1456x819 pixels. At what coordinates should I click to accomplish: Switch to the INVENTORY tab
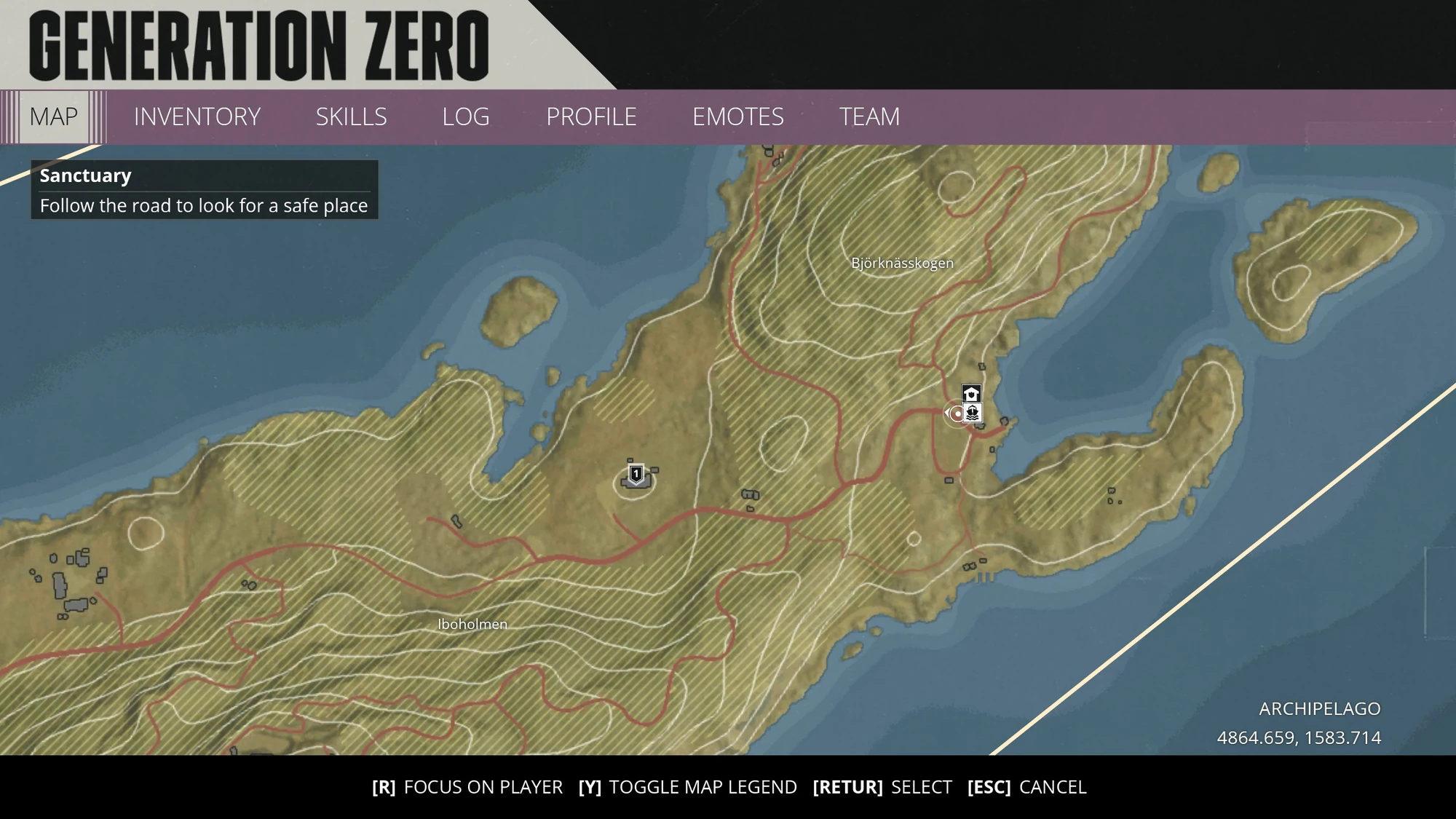197,116
